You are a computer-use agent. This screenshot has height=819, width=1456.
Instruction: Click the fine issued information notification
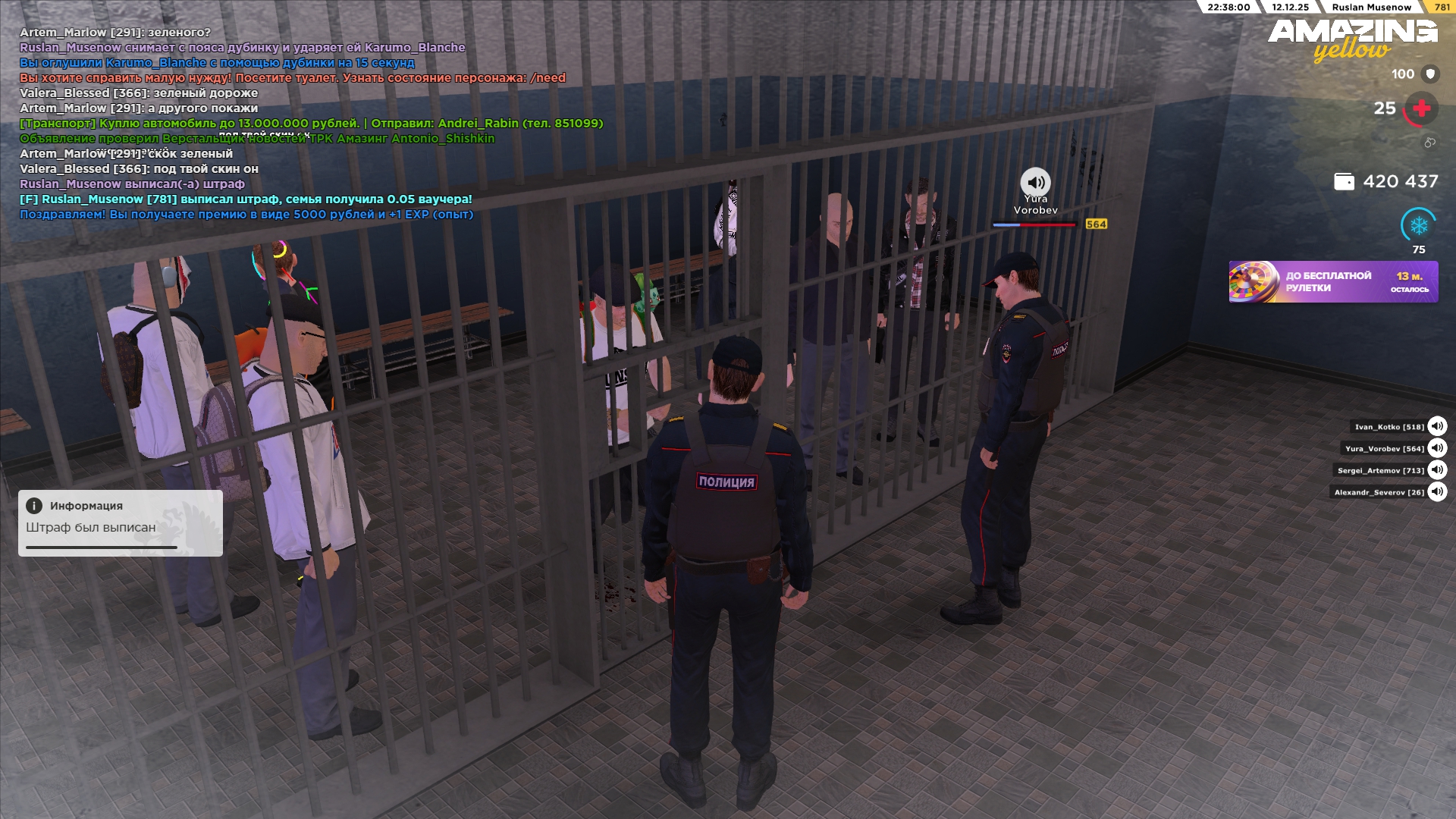point(121,523)
